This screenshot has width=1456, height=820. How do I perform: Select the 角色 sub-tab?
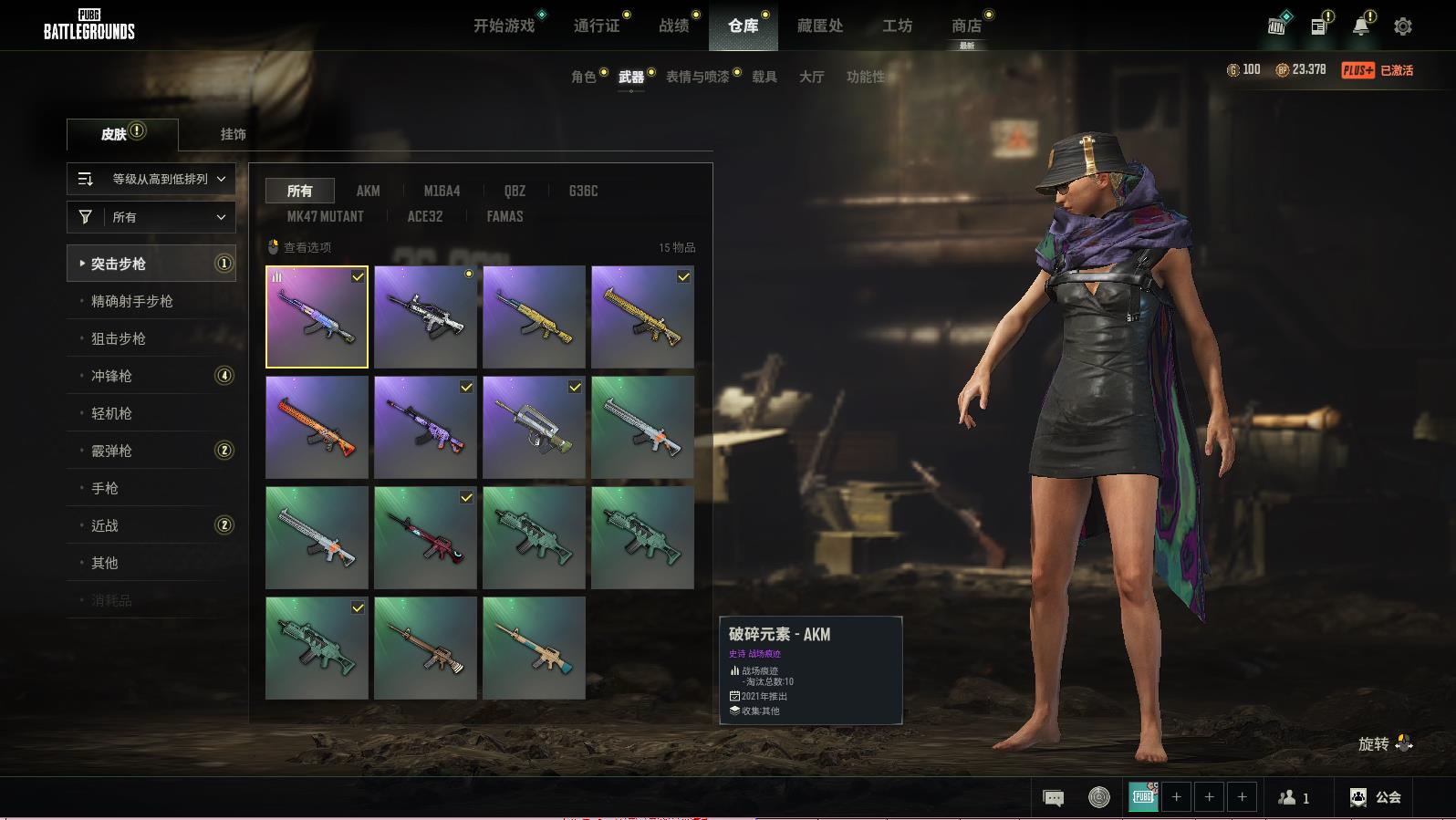tap(583, 77)
